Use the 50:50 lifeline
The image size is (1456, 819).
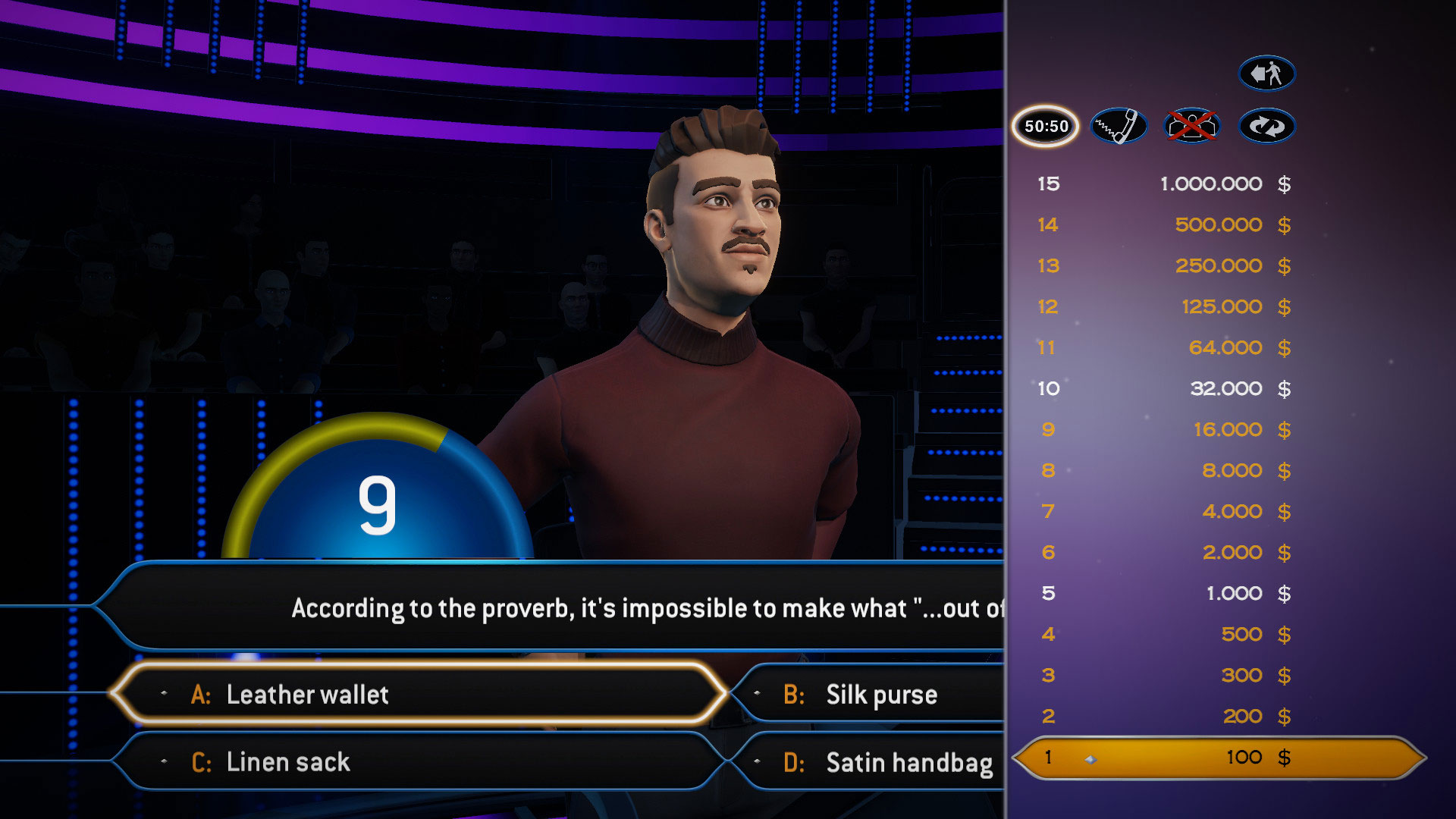point(1046,126)
